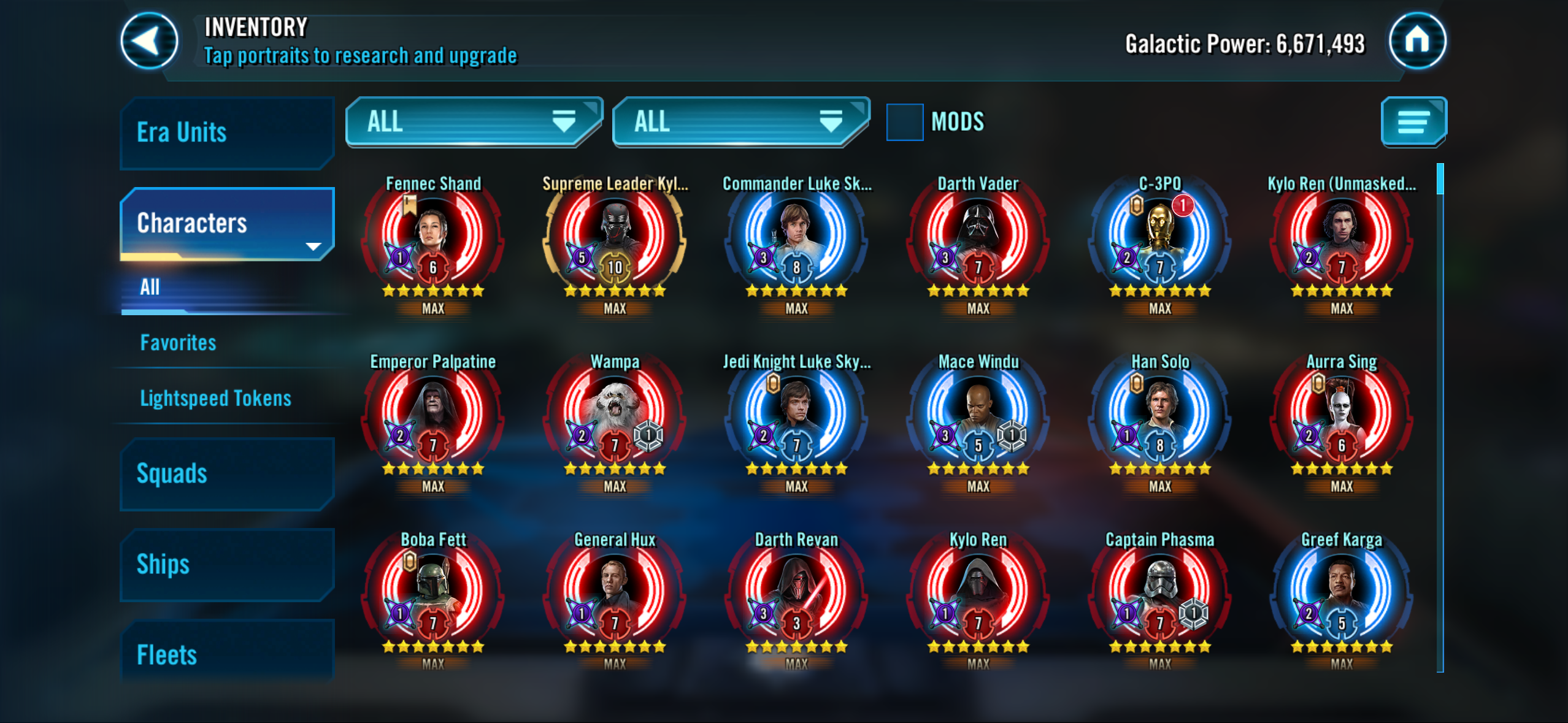Return to the home screen

(x=1417, y=42)
